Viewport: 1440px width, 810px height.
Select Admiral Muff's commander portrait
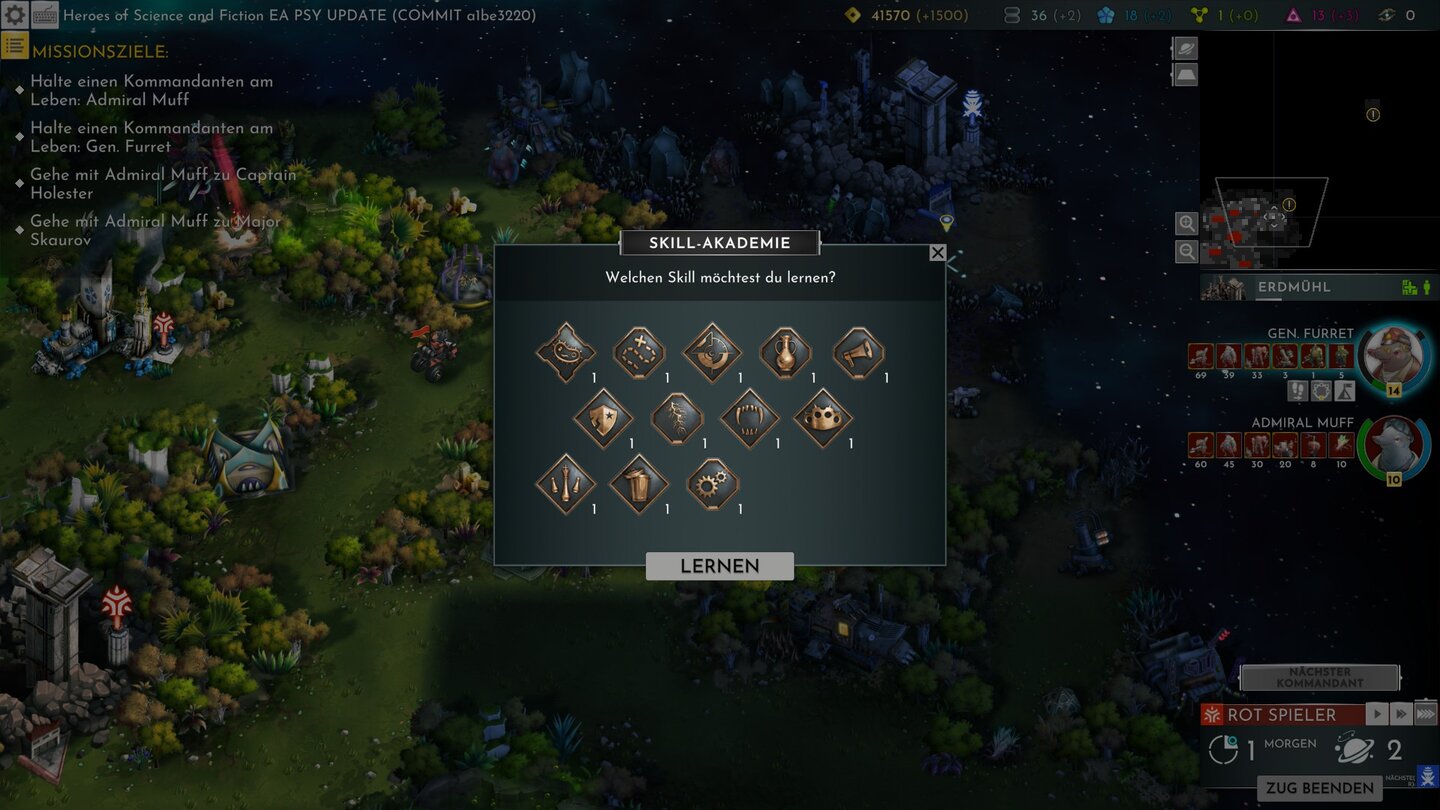click(1393, 446)
